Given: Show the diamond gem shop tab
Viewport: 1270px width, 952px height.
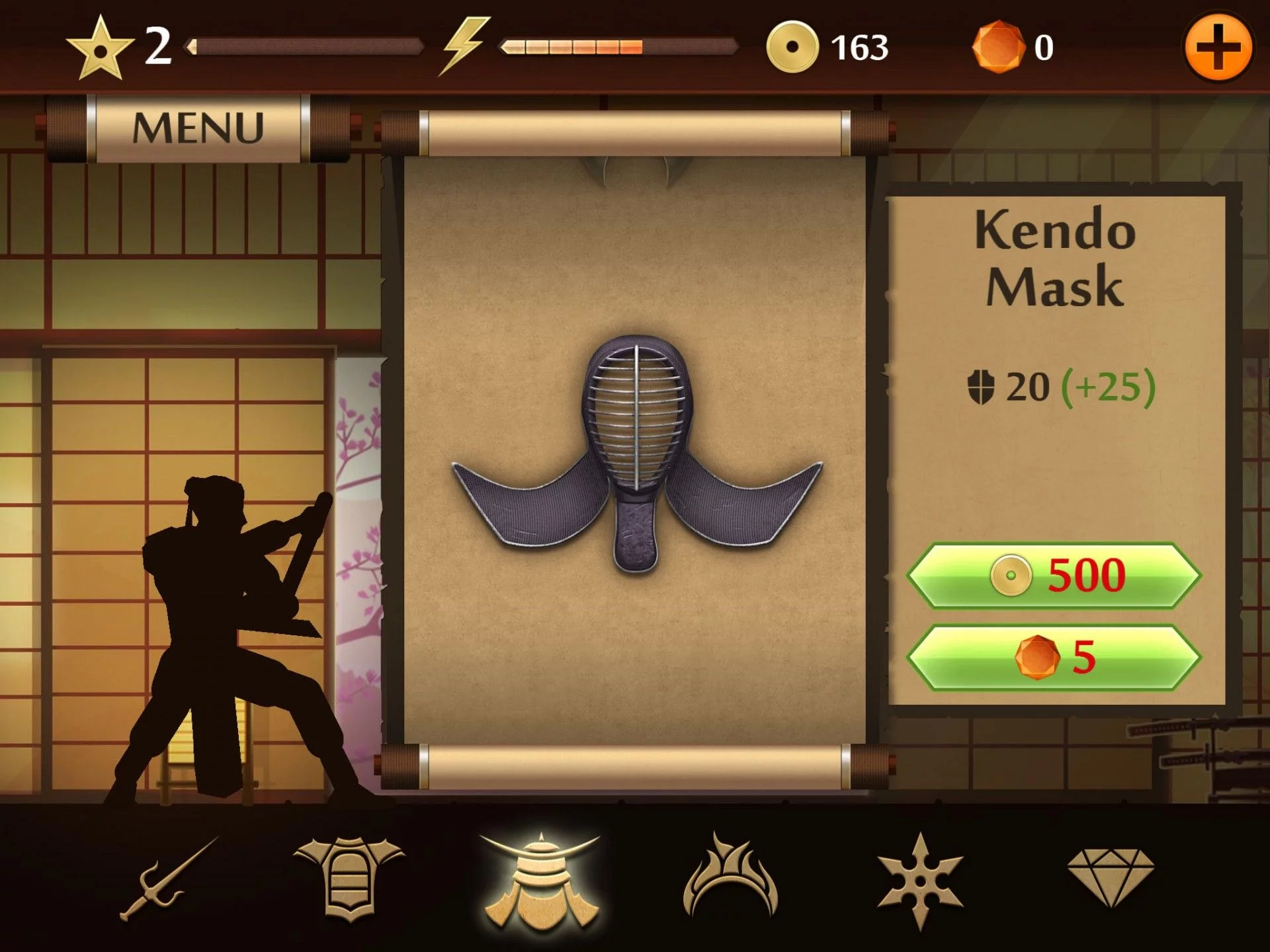Looking at the screenshot, I should click(x=1111, y=876).
